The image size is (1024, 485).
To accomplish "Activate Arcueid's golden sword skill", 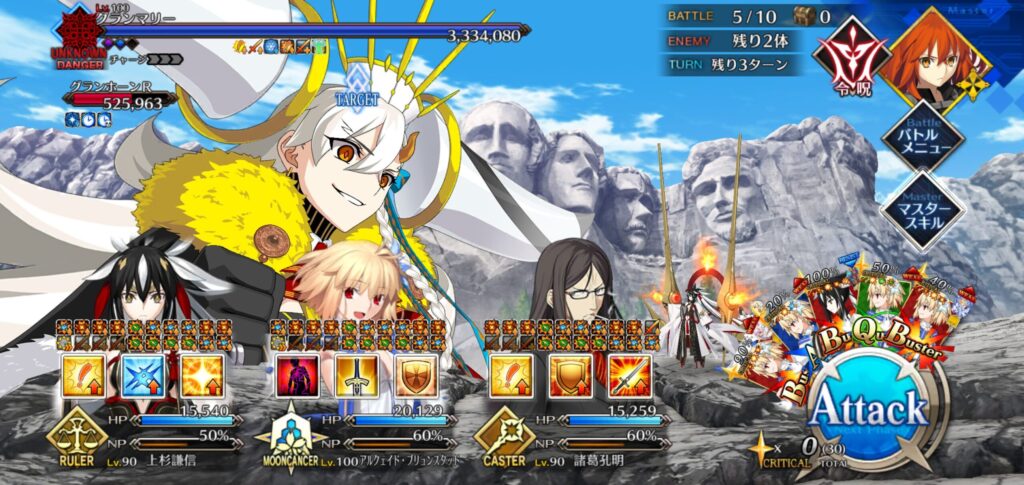I will 357,375.
